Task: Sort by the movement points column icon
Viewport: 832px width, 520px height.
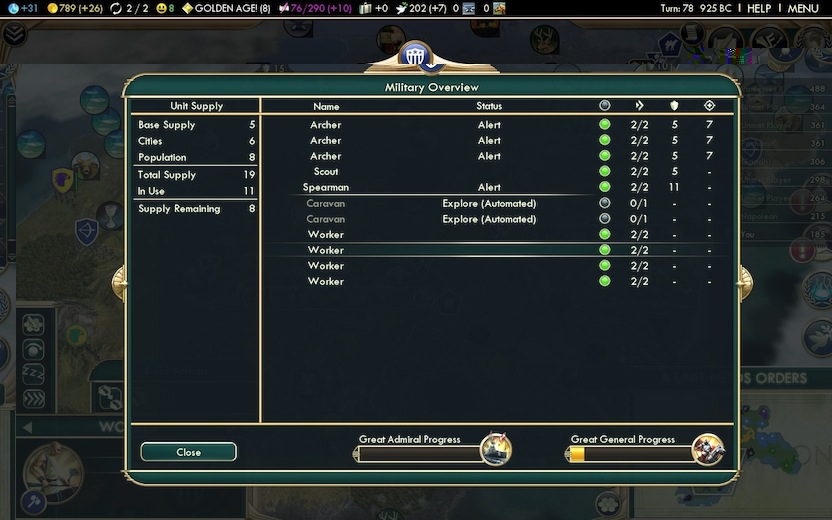Action: click(x=639, y=106)
